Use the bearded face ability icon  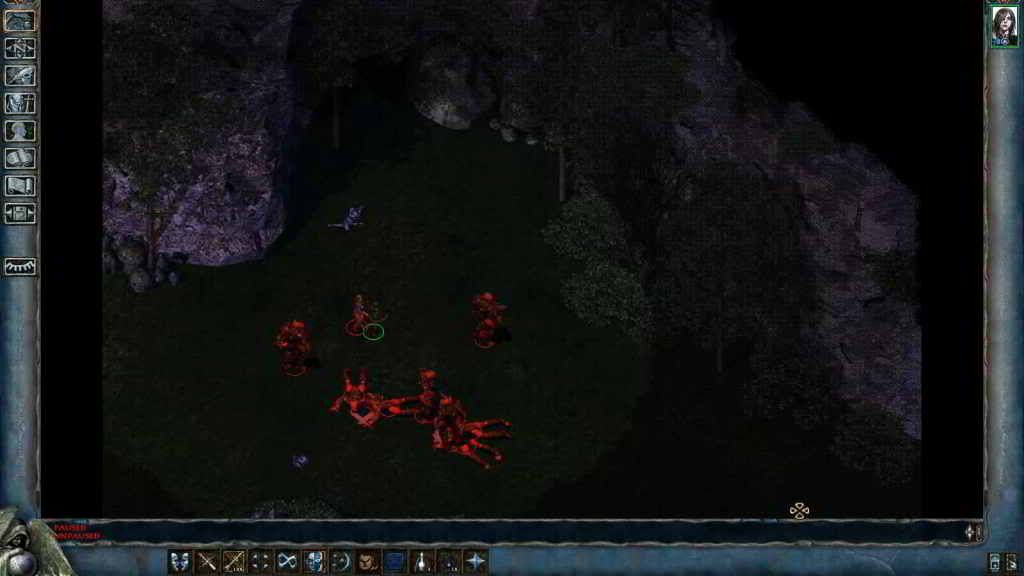click(x=368, y=561)
